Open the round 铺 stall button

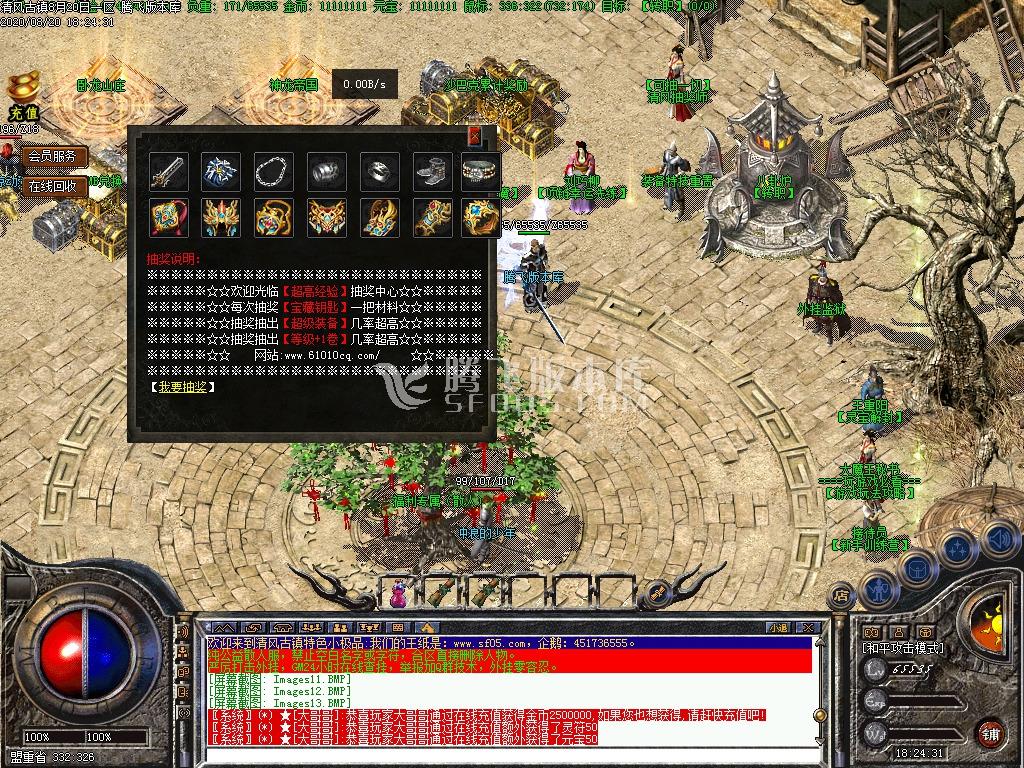[x=991, y=733]
